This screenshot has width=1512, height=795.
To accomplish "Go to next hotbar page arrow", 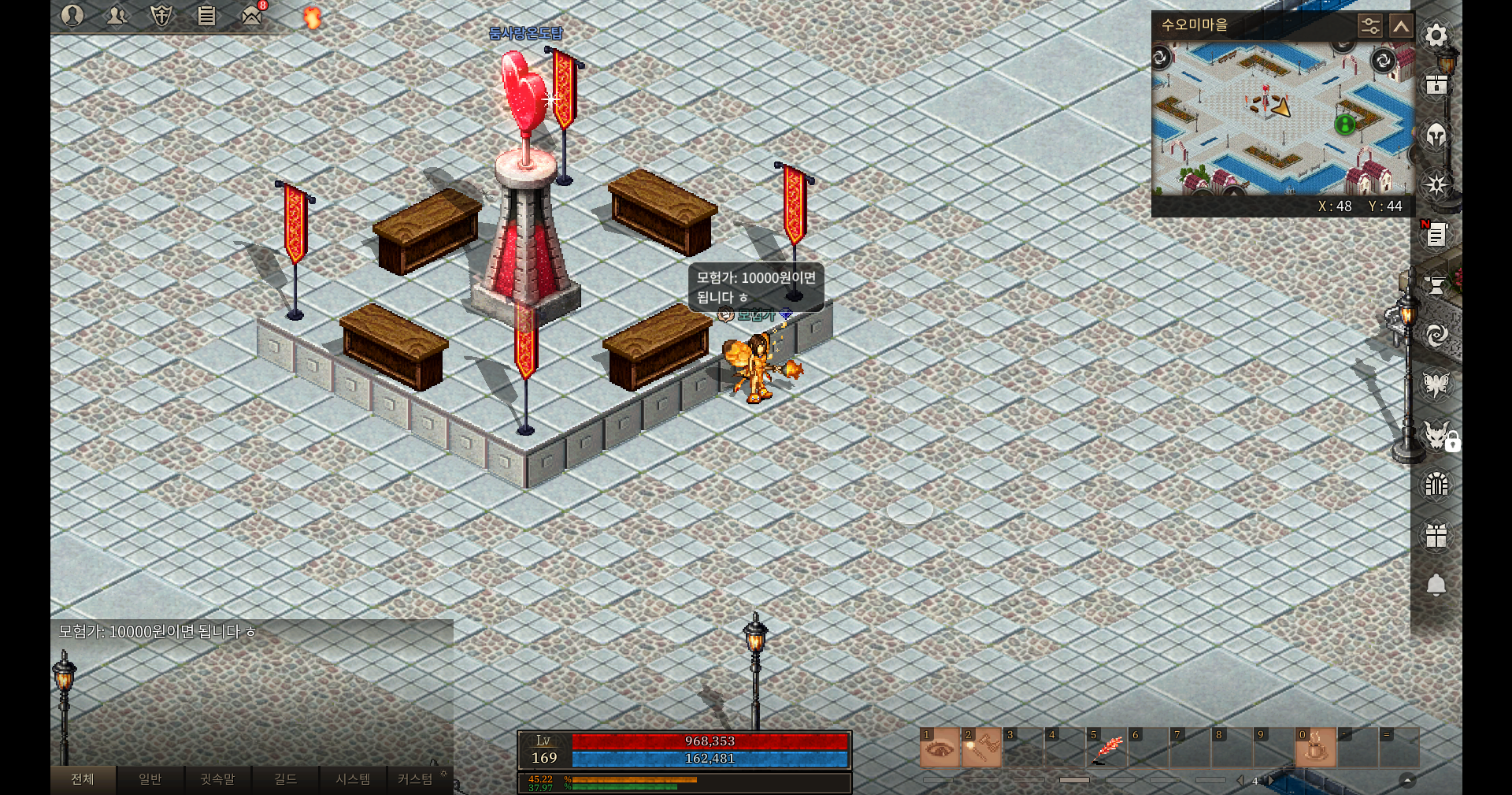I will point(1270,781).
